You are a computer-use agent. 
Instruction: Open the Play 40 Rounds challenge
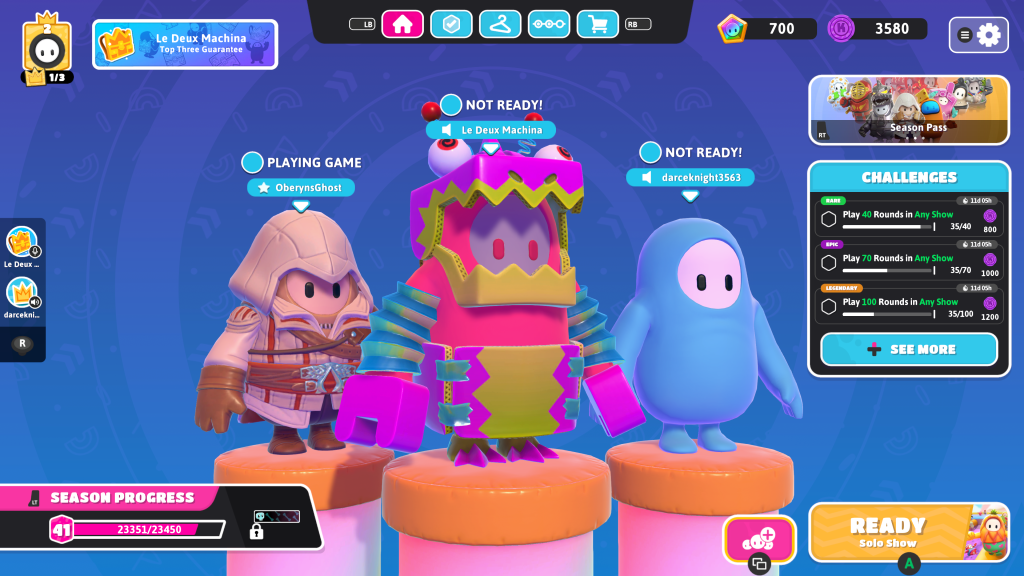[909, 218]
